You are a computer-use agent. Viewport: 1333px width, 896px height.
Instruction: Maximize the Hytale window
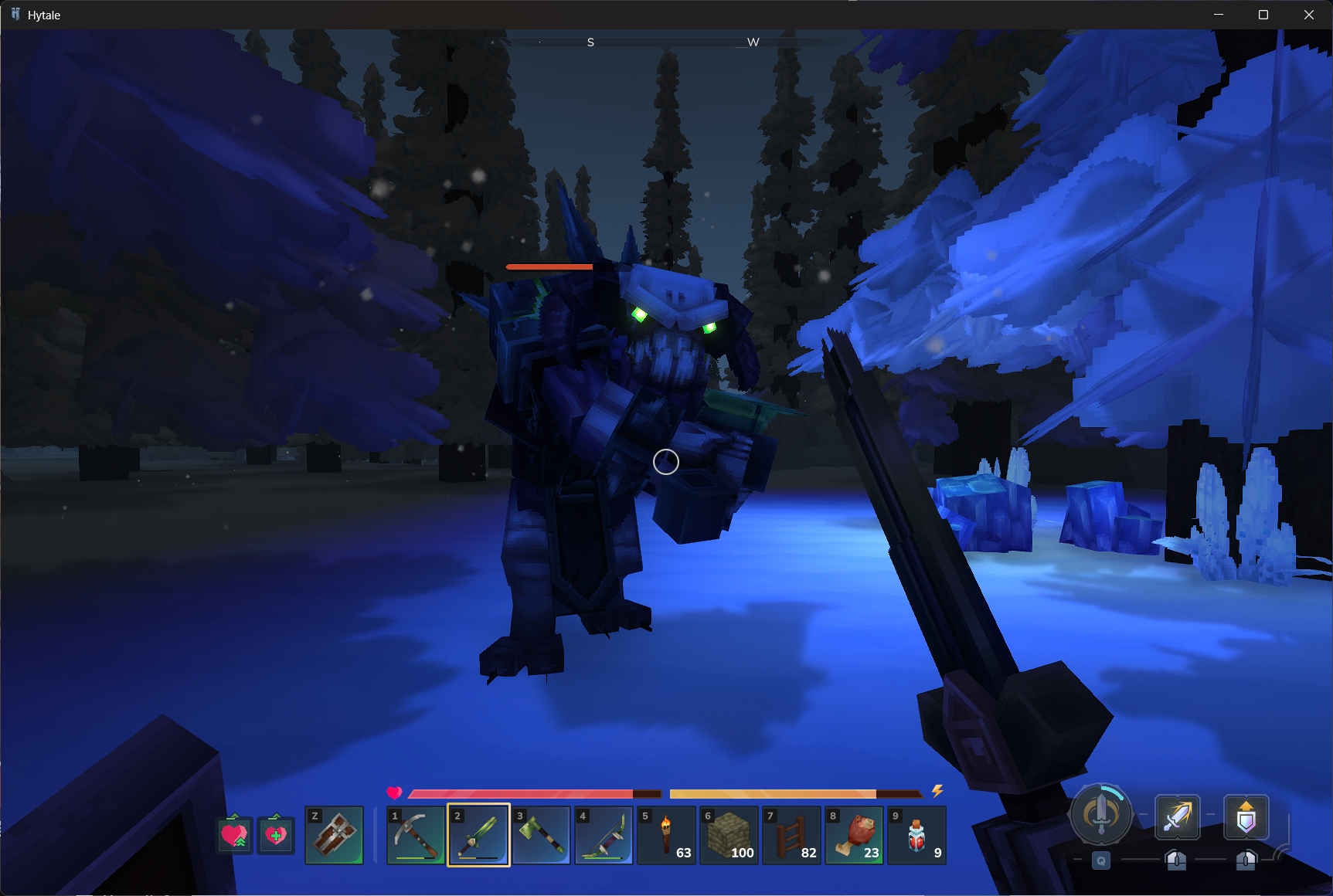pyautogui.click(x=1263, y=15)
